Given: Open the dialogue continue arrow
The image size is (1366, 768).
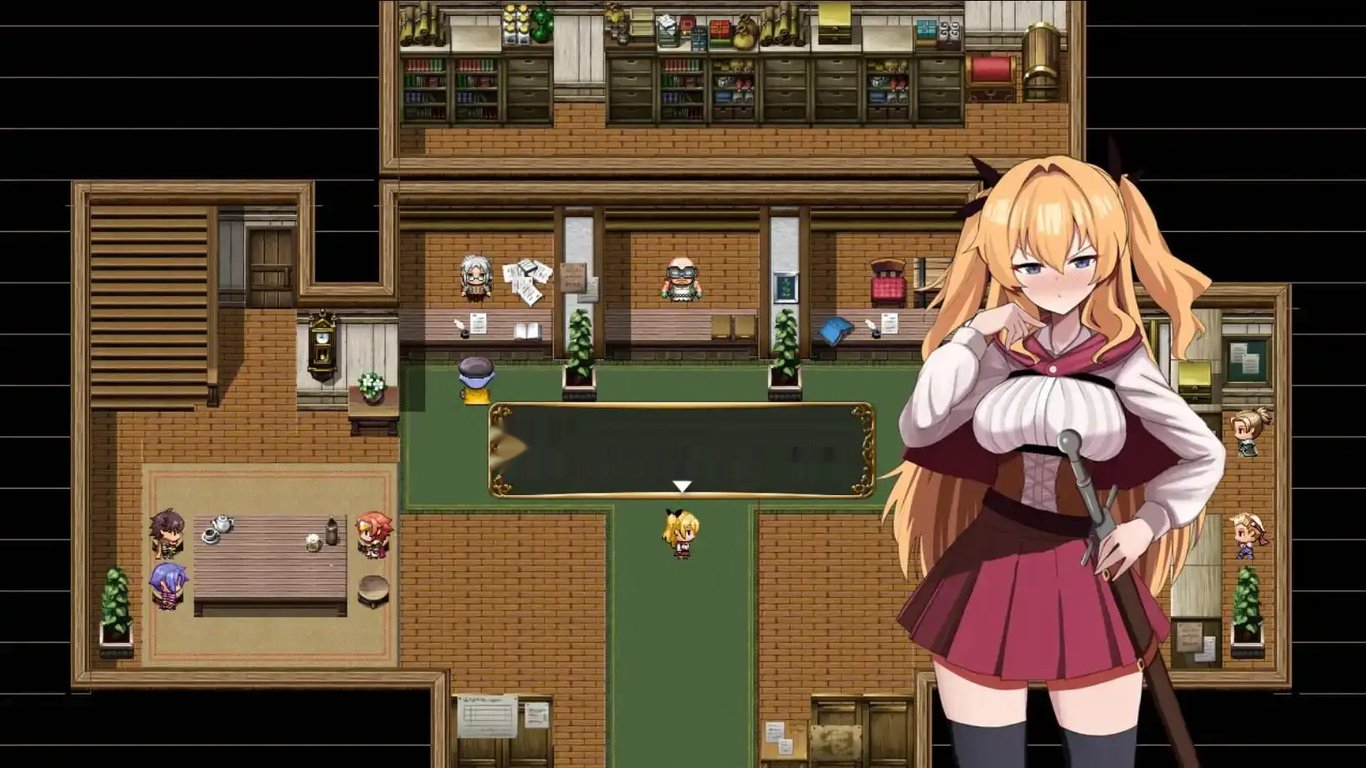Looking at the screenshot, I should point(683,484).
